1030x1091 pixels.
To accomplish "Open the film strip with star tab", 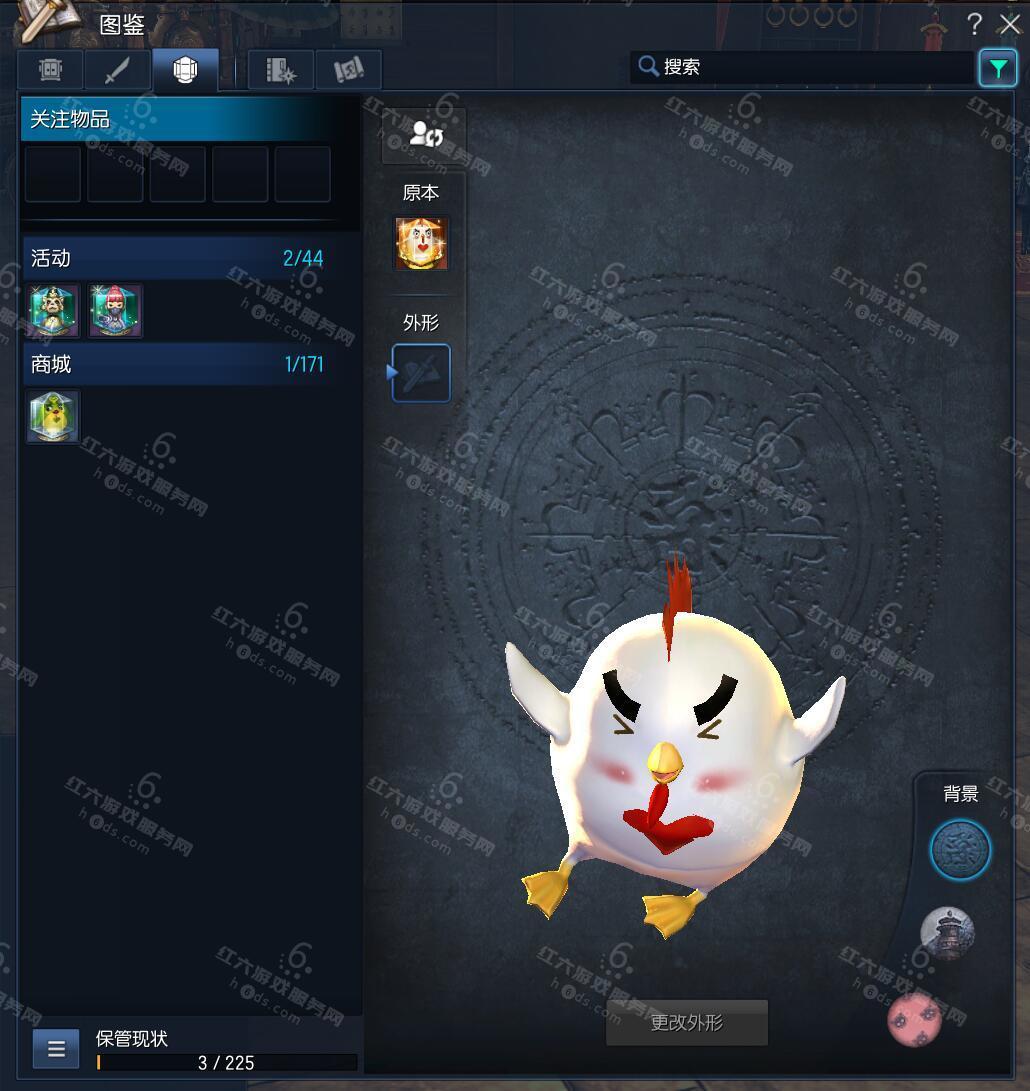I will (x=281, y=70).
